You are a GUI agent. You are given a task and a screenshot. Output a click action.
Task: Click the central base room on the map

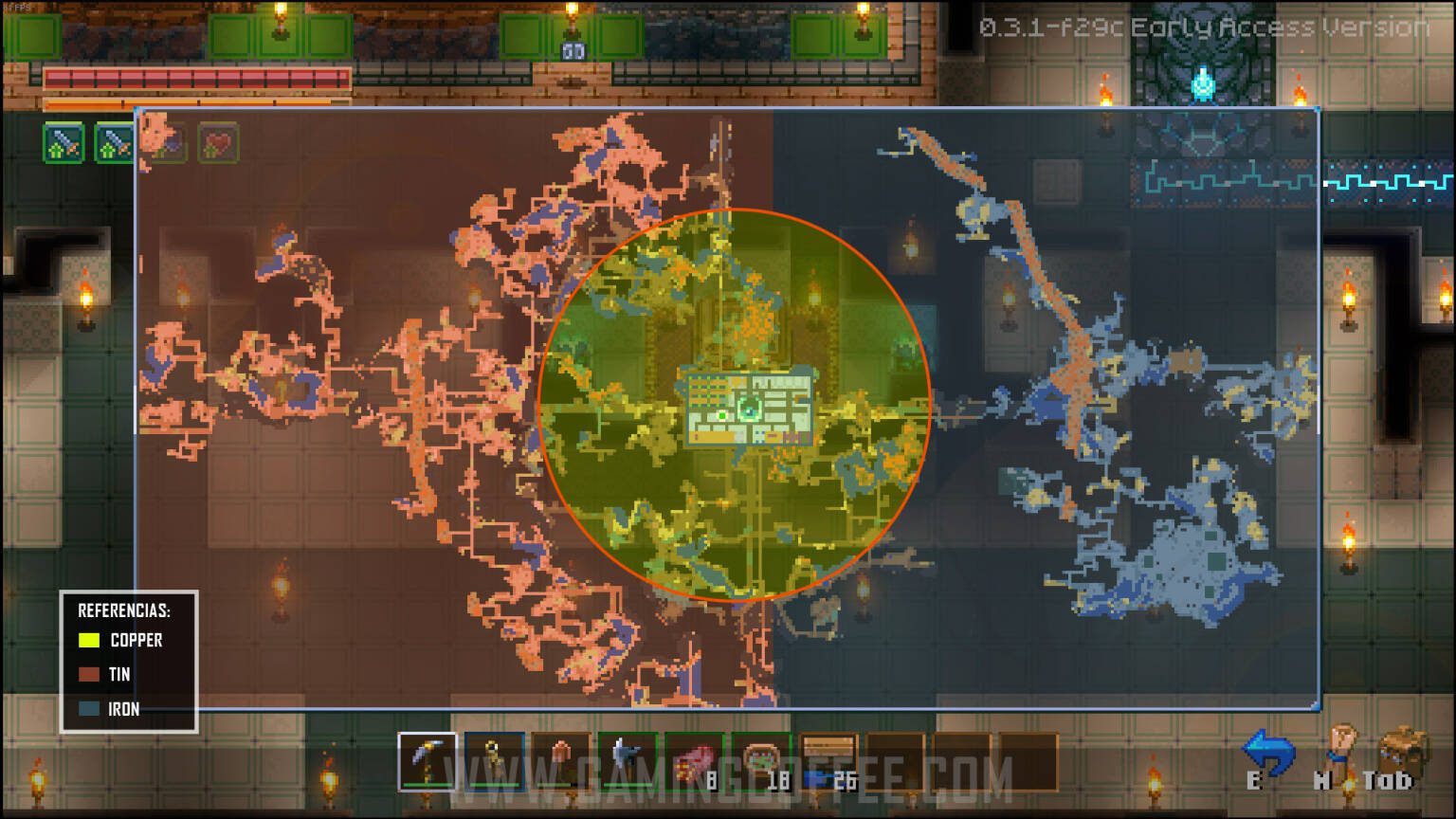[749, 409]
